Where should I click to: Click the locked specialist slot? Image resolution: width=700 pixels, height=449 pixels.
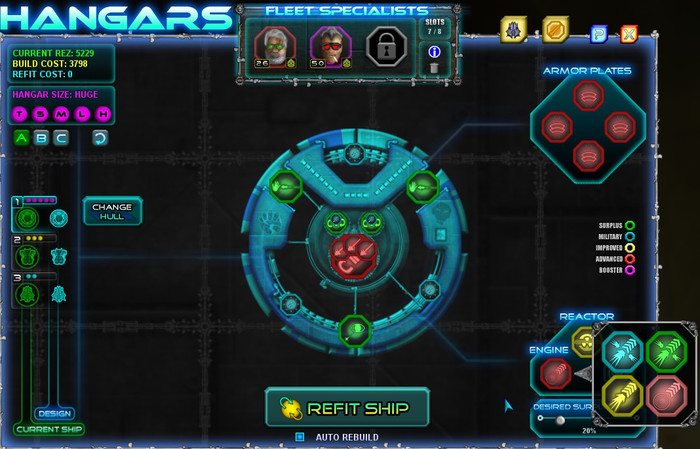385,45
